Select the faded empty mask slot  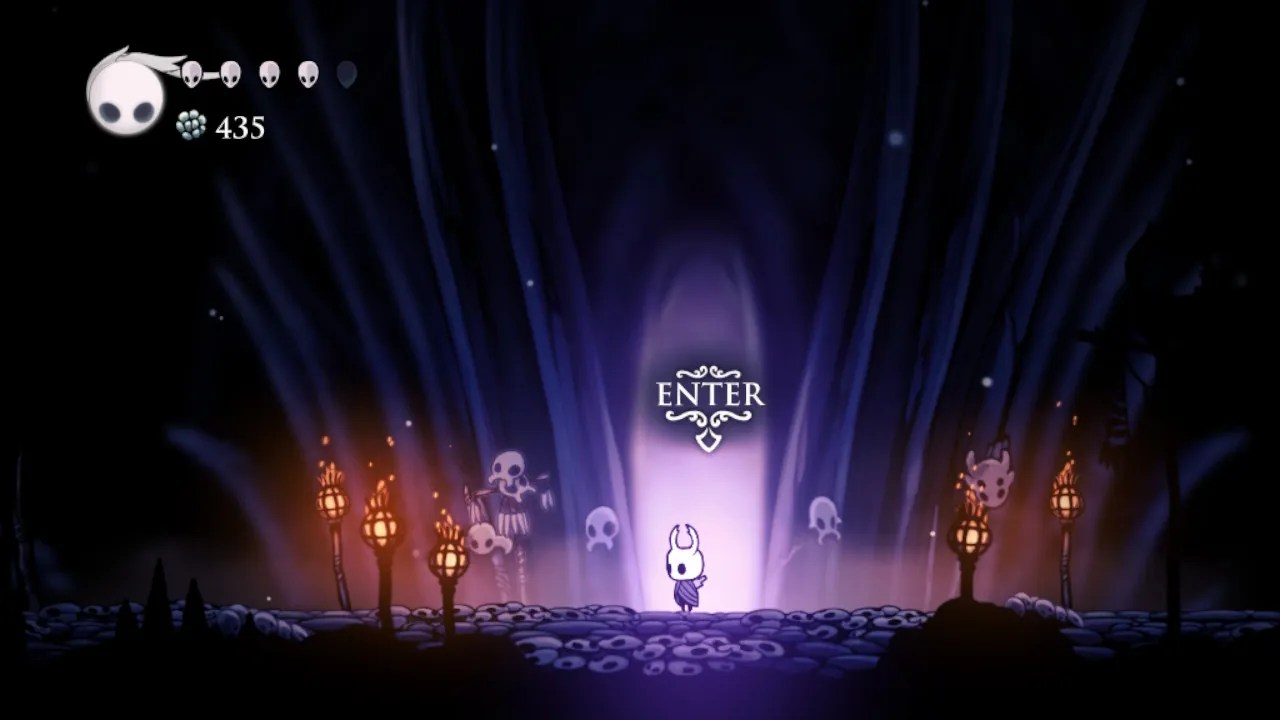coord(346,72)
